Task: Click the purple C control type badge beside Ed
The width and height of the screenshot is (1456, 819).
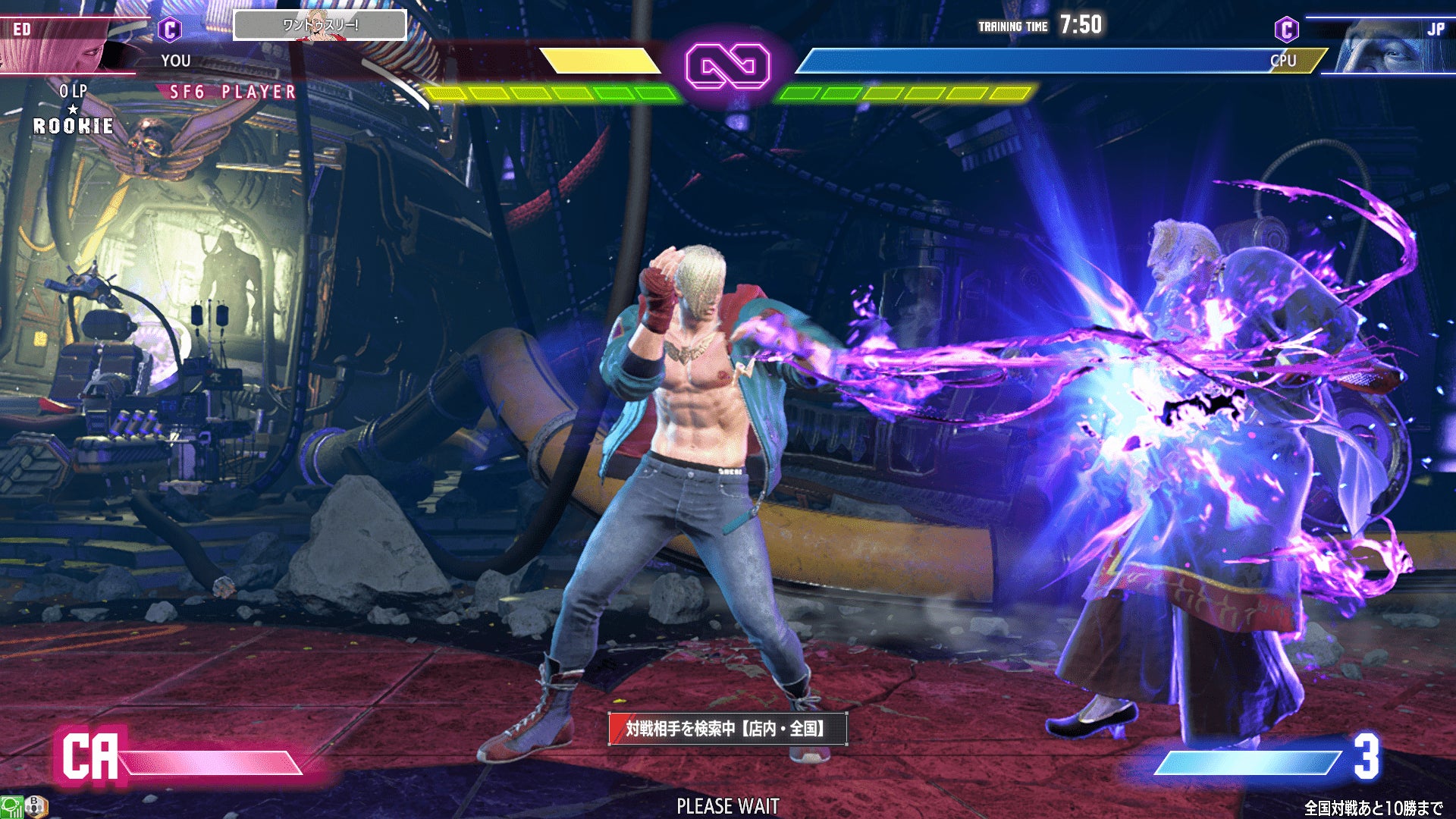Action: click(x=170, y=30)
